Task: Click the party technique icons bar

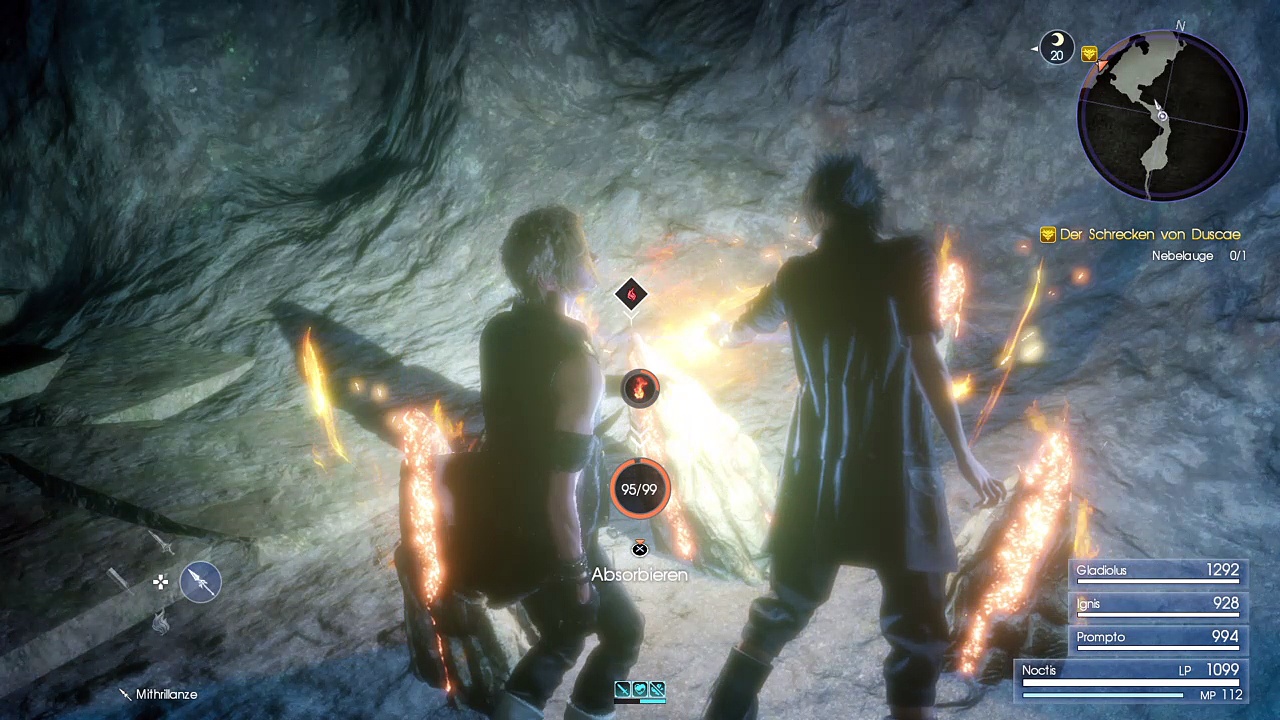Action: click(x=640, y=689)
